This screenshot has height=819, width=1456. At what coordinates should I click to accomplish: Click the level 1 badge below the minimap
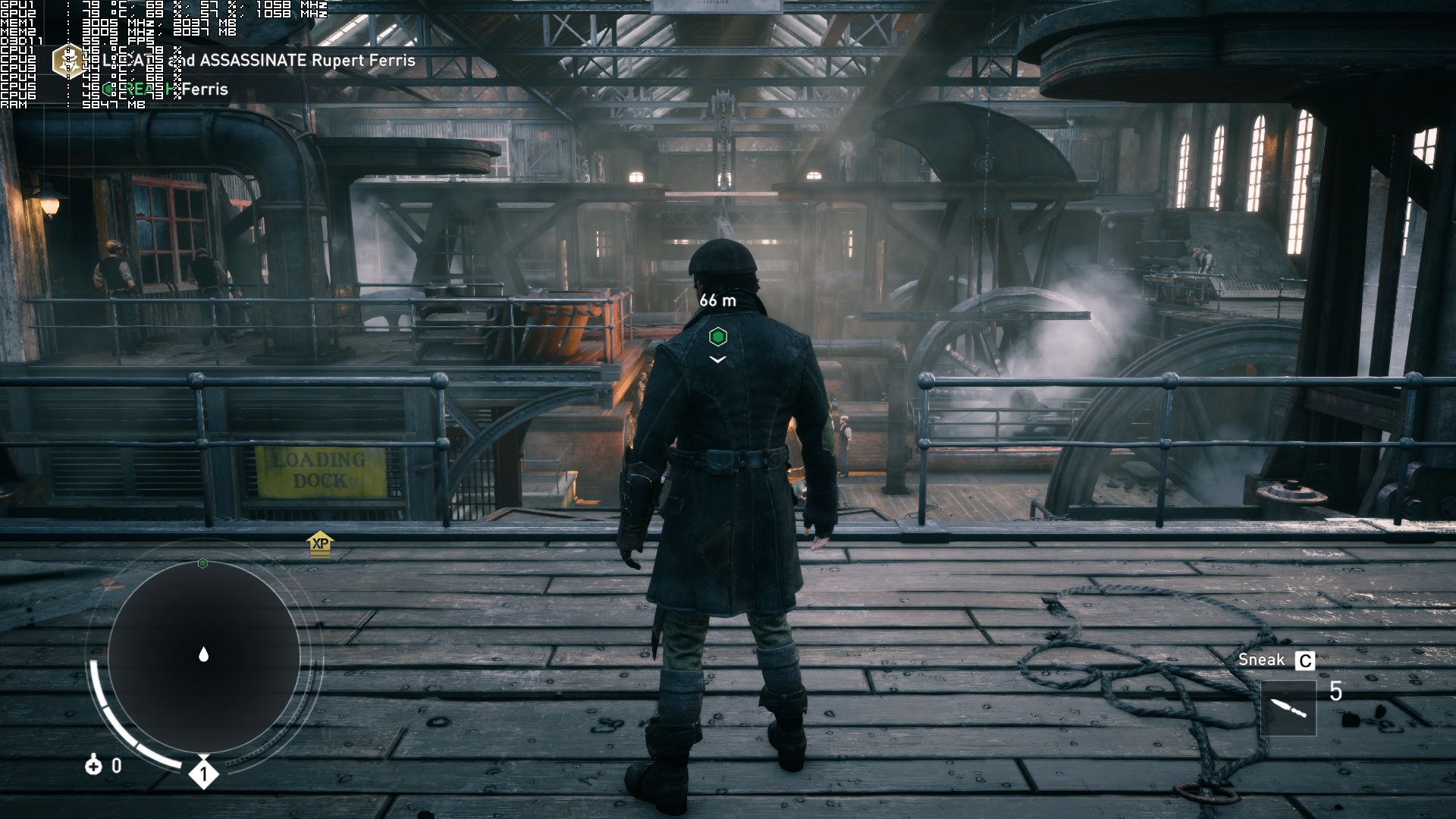click(202, 773)
